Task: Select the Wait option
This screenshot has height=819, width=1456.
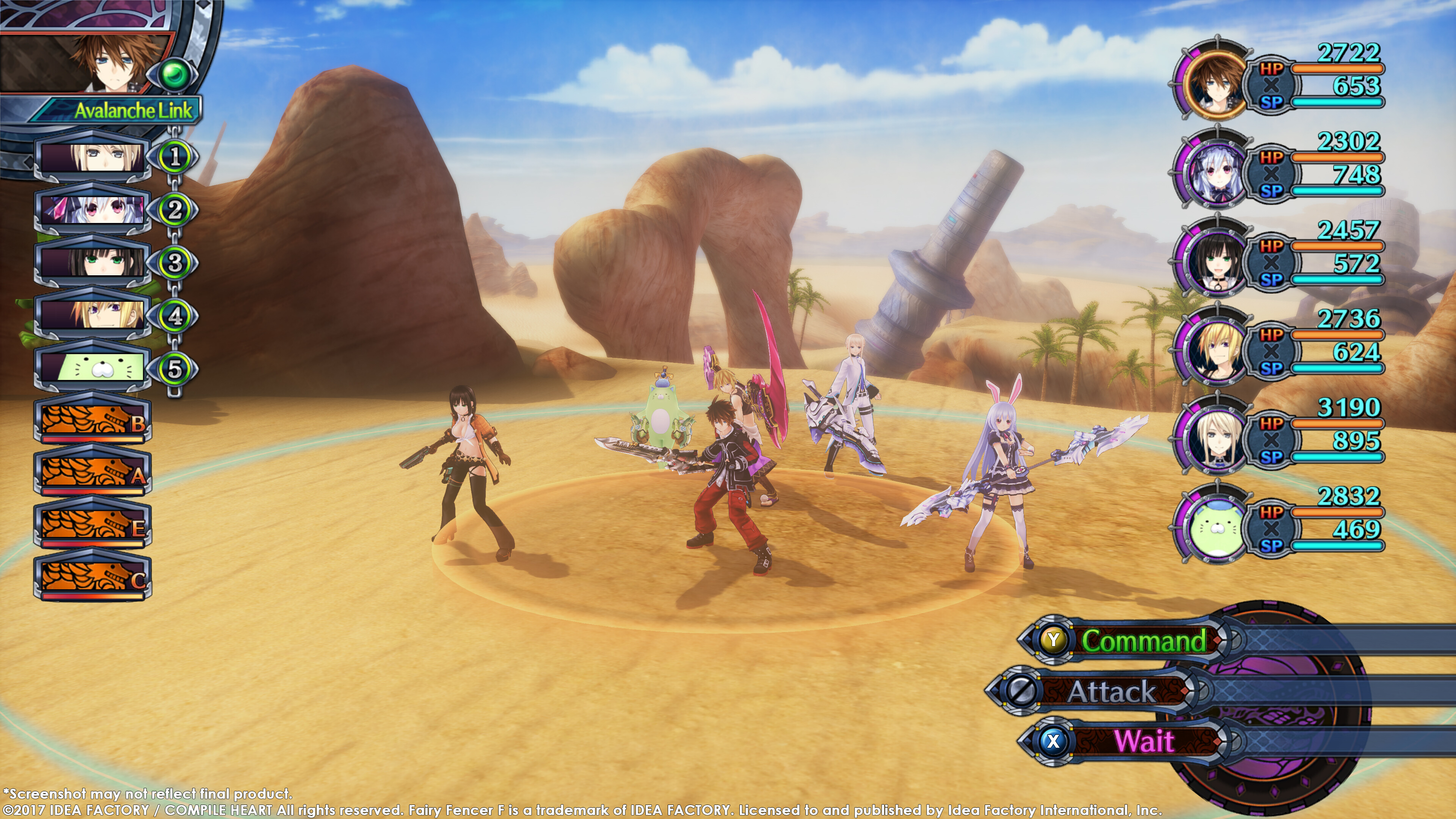Action: (x=1143, y=741)
